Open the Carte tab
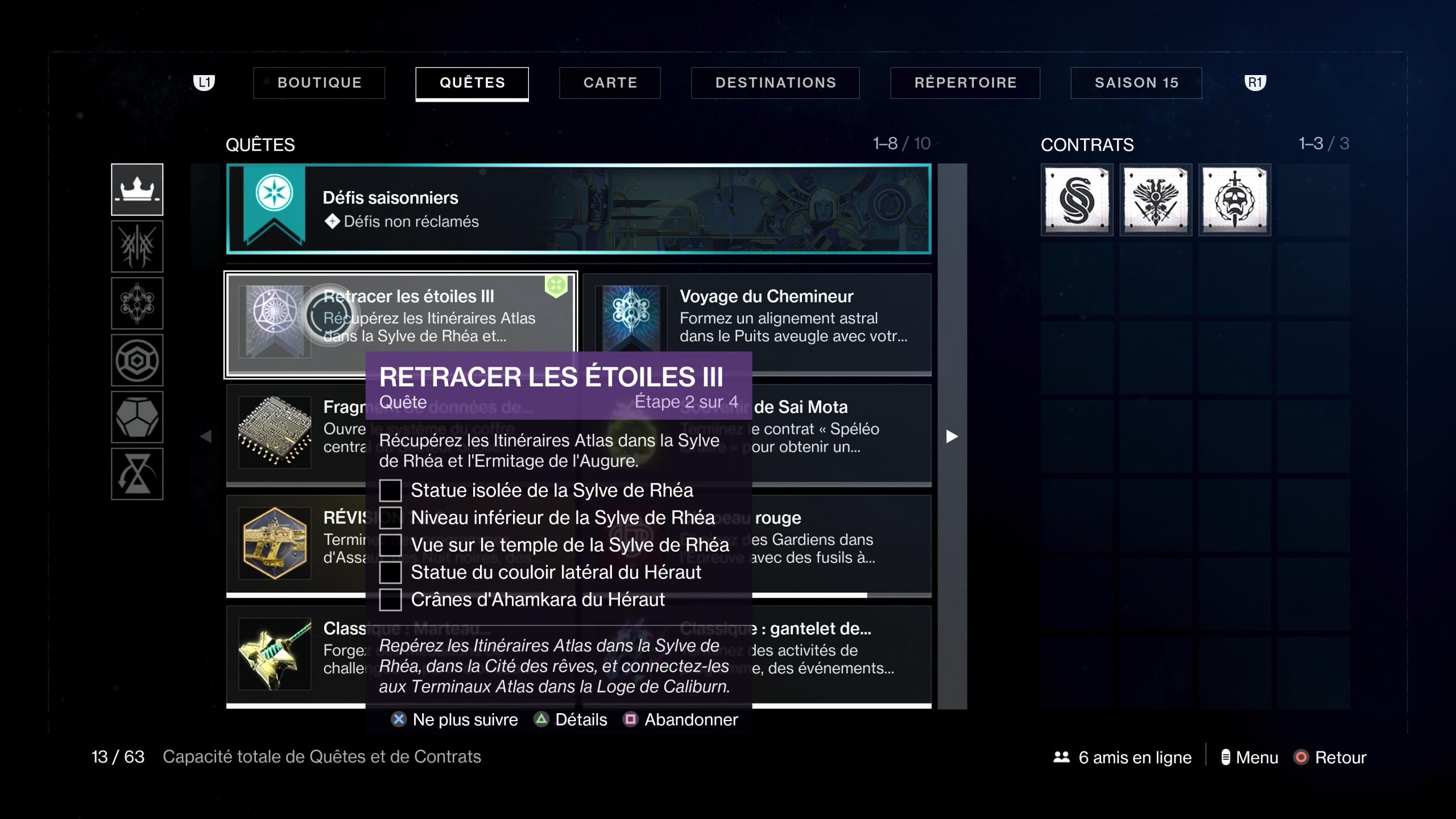This screenshot has width=1456, height=819. [x=610, y=83]
